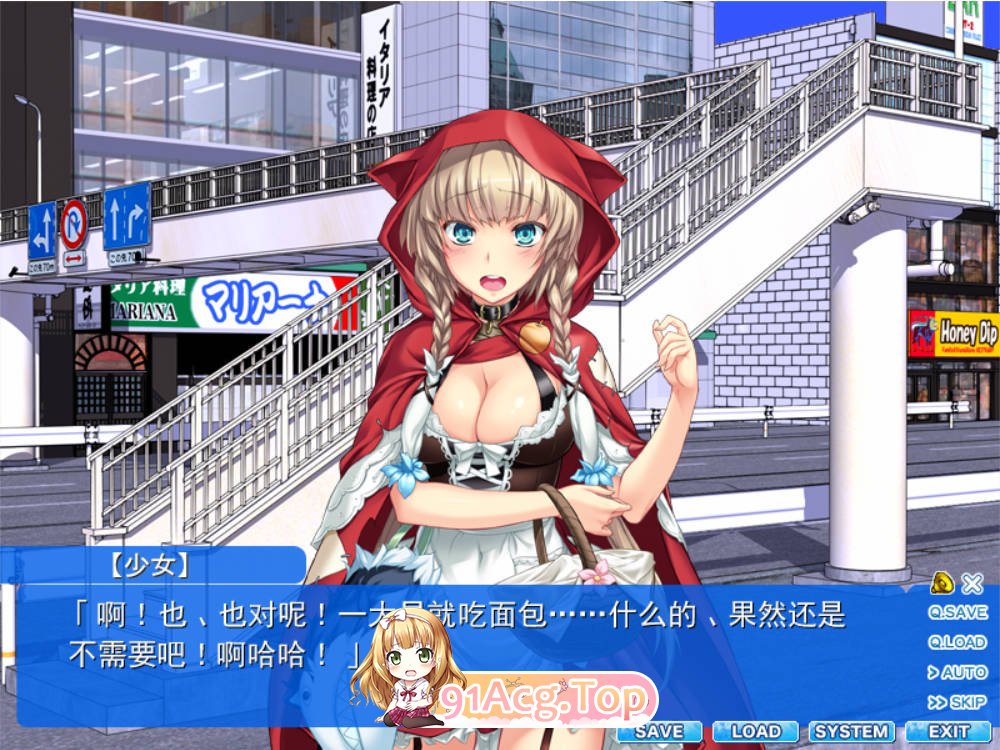Turn on AUTO text advance
The image size is (1000, 750).
[x=957, y=672]
